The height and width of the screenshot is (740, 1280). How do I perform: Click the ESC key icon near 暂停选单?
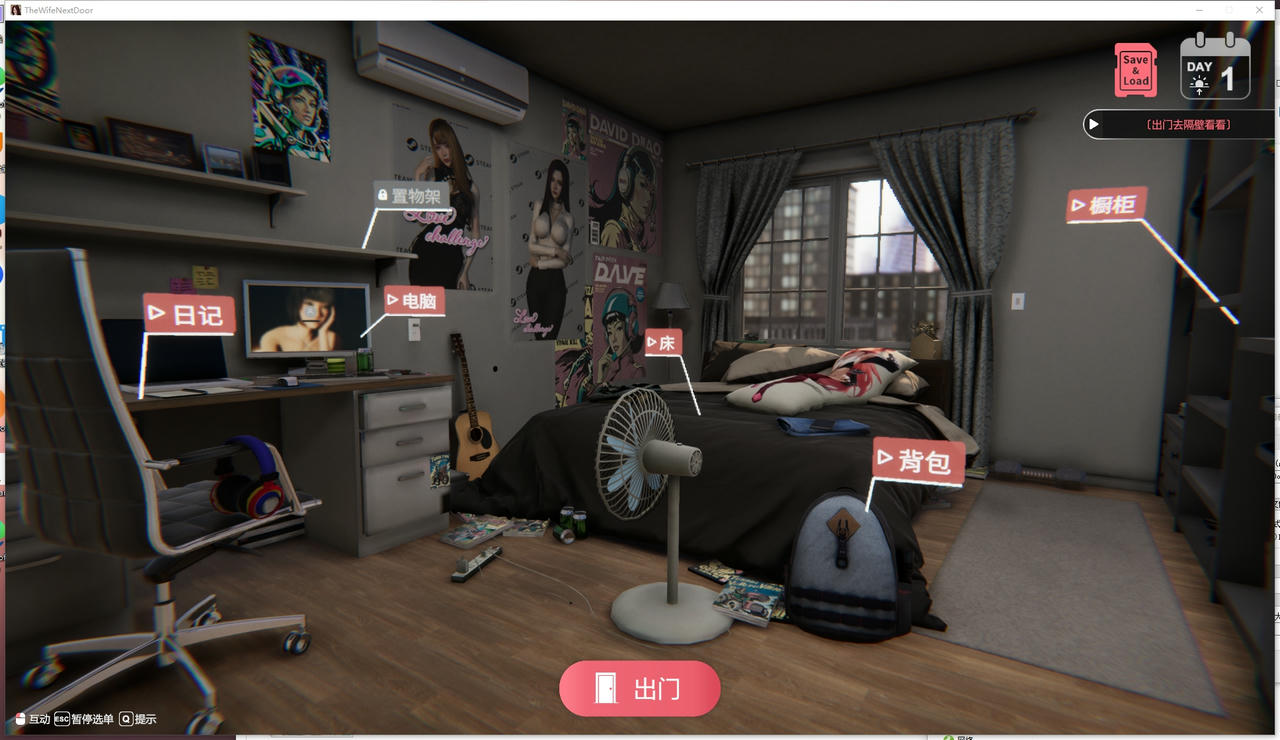(61, 718)
